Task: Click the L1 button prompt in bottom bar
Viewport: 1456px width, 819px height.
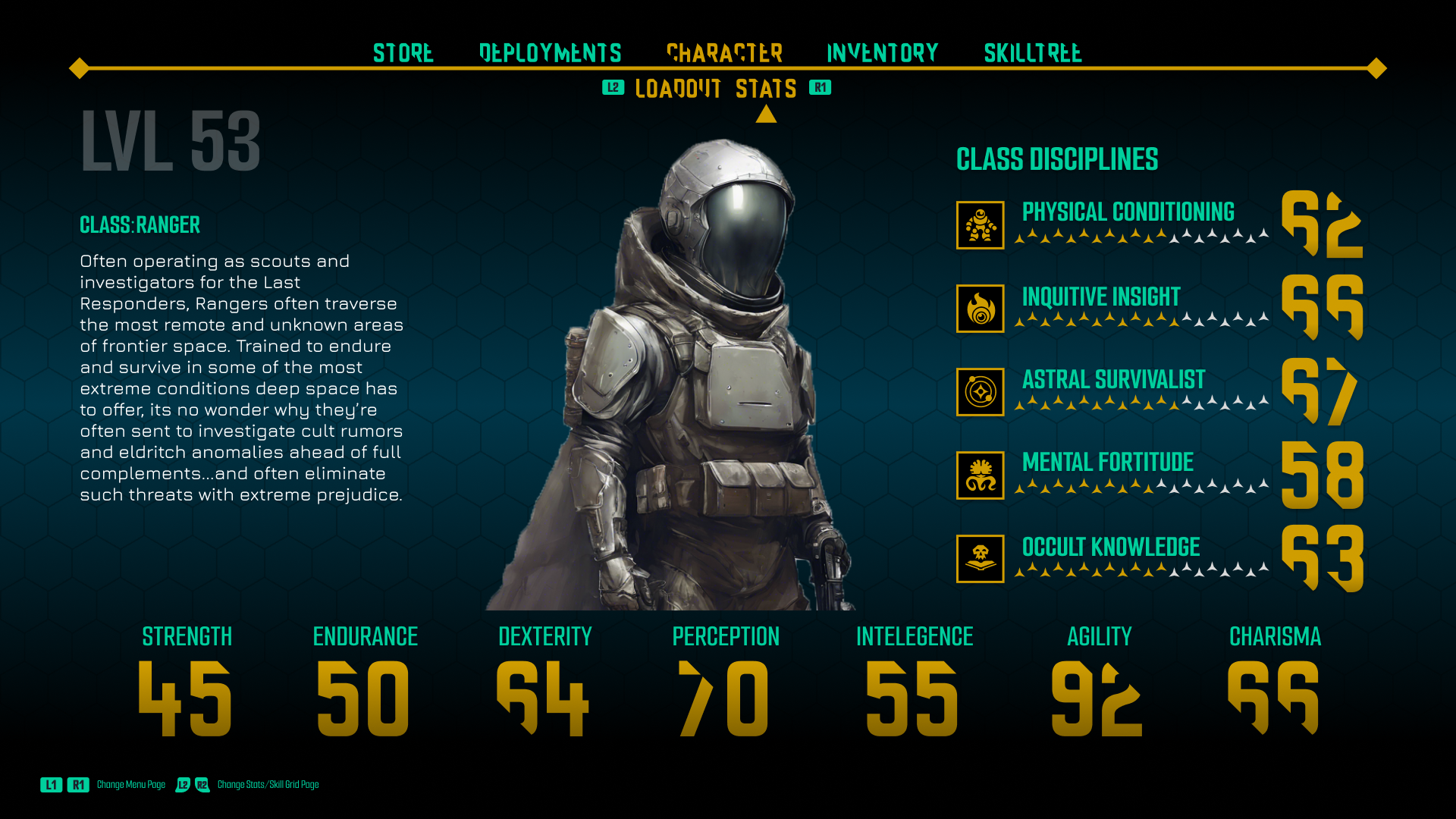Action: tap(51, 785)
